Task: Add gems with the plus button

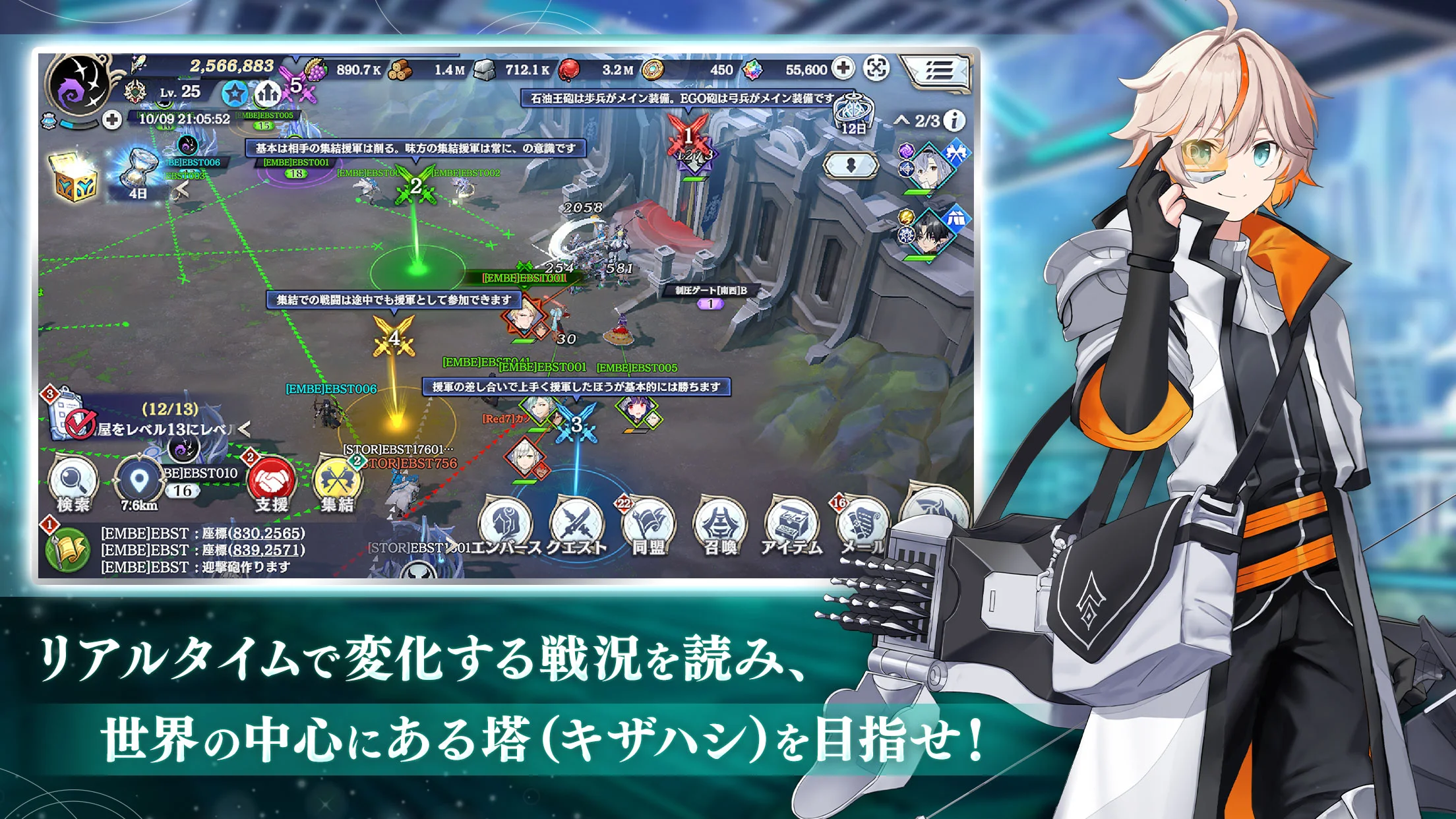Action: [843, 68]
